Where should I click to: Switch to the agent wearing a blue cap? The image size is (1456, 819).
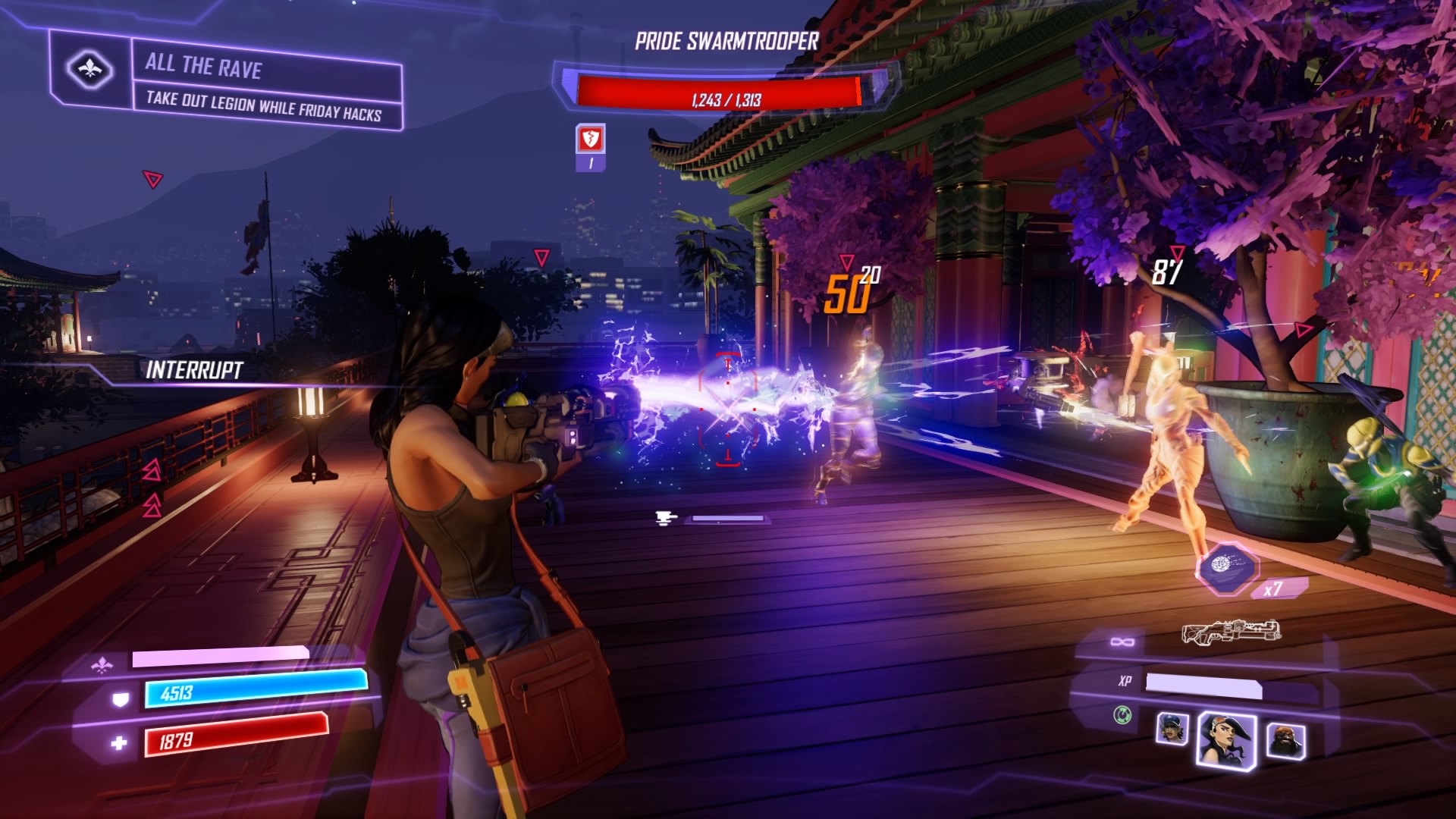tap(1172, 729)
